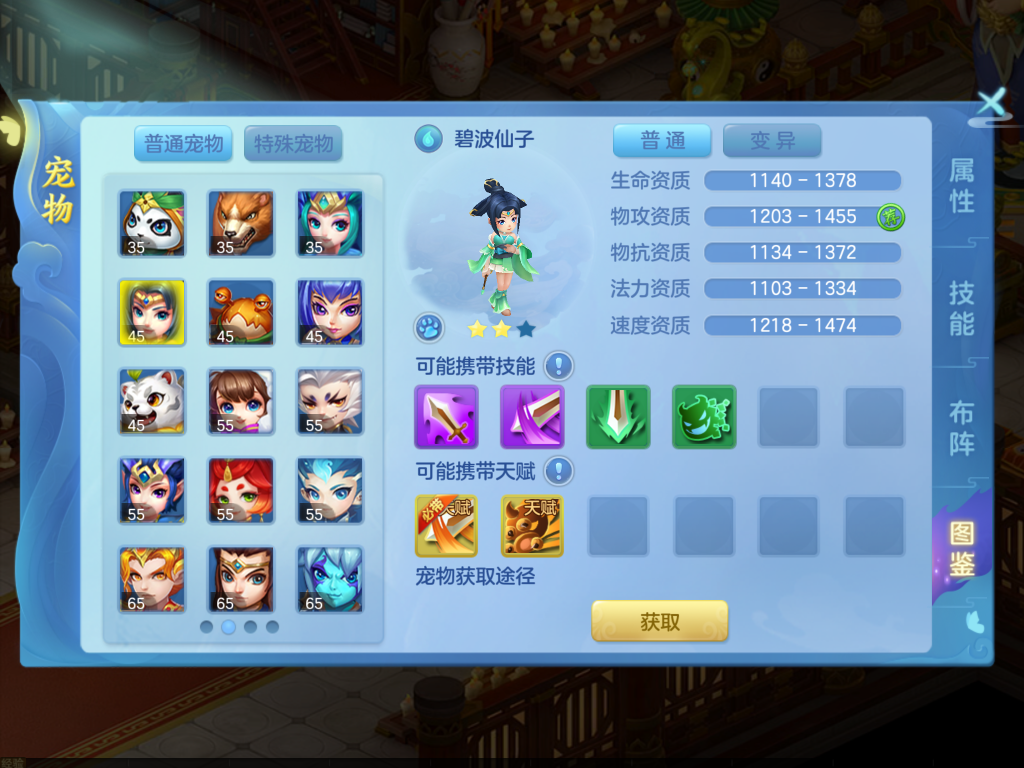Image resolution: width=1024 pixels, height=768 pixels.
Task: Select the brown bear pet portrait
Action: coord(241,223)
